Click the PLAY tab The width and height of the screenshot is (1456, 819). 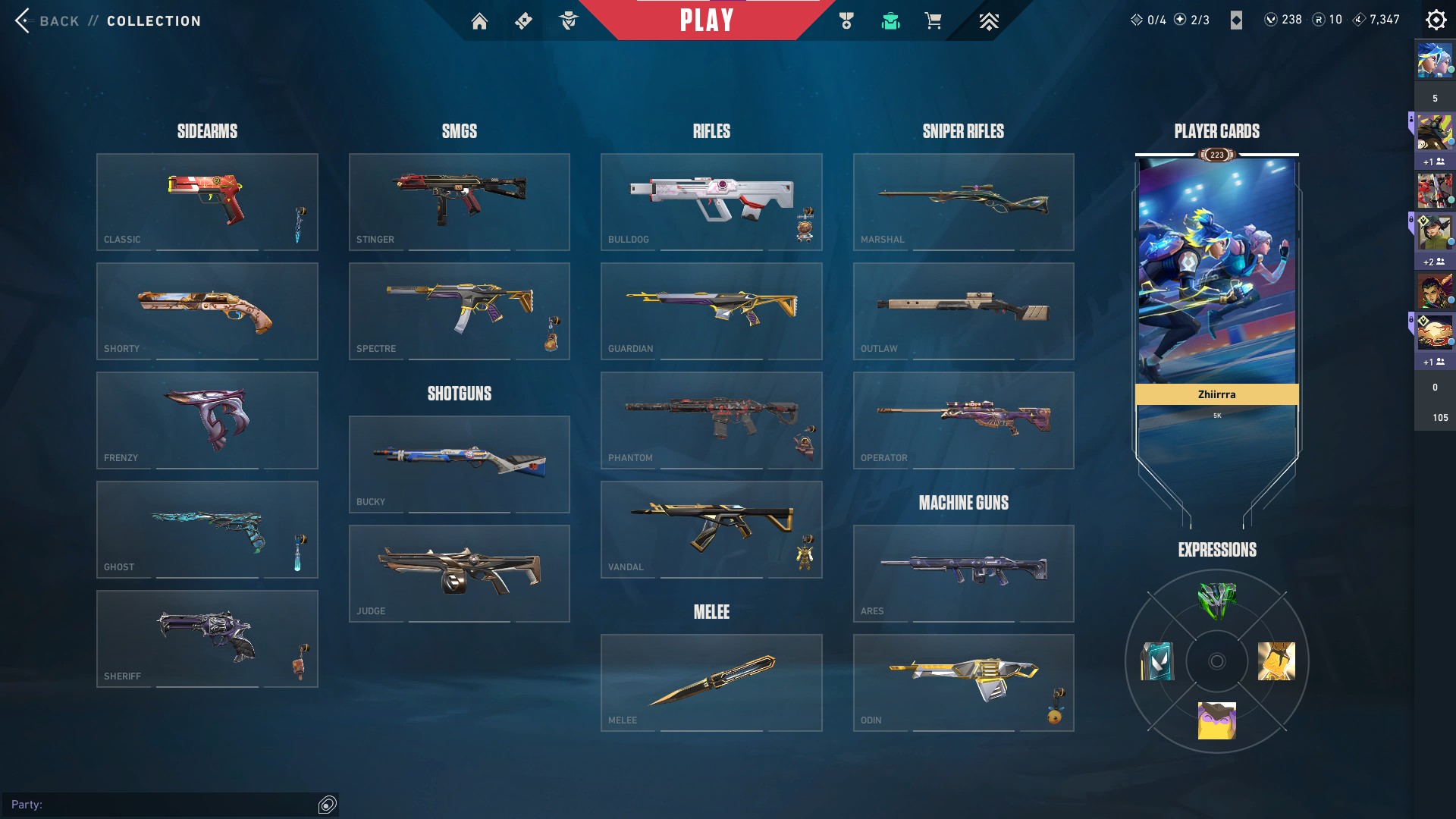[706, 20]
